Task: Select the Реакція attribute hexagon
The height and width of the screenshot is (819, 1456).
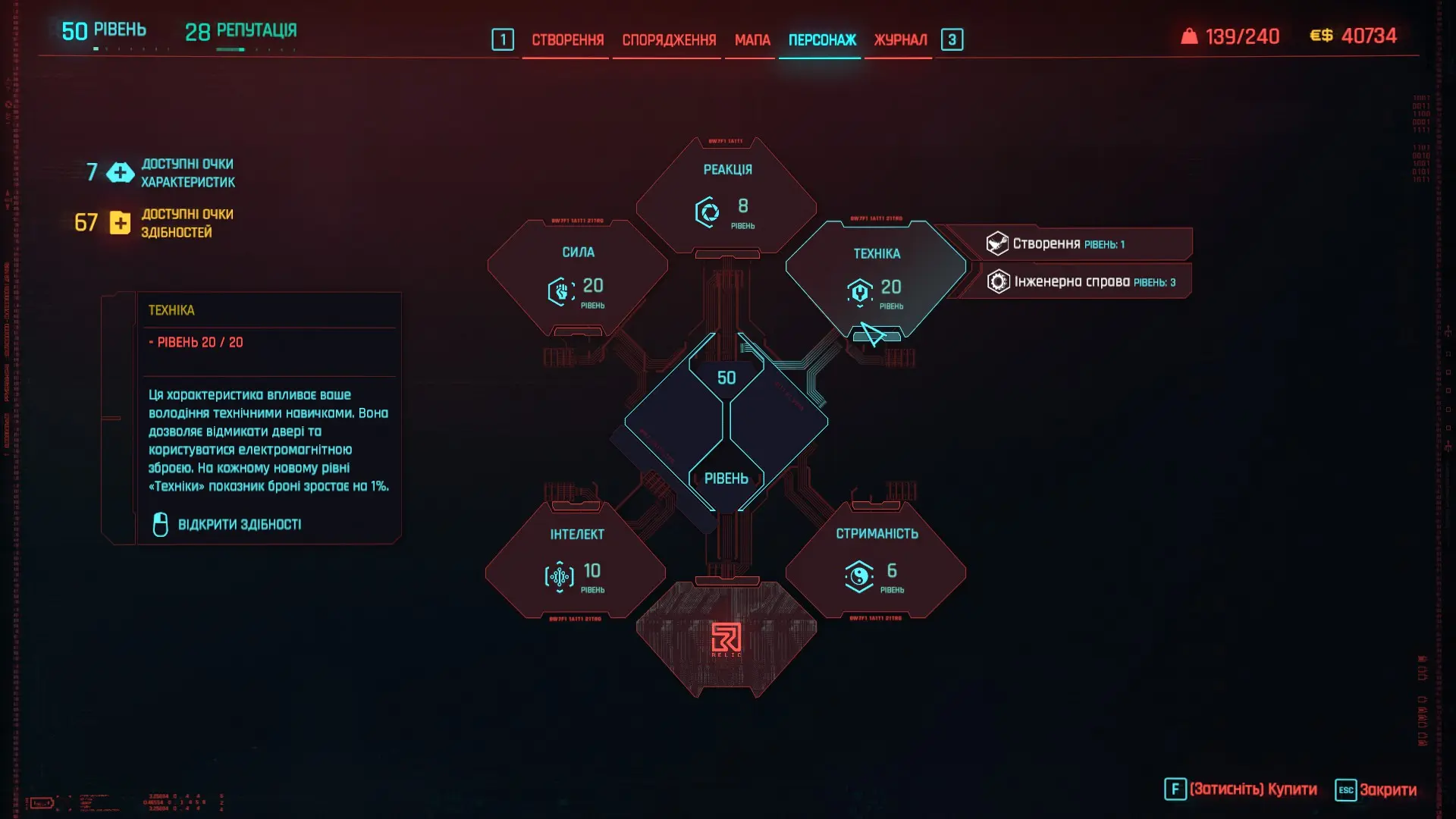Action: 726,197
